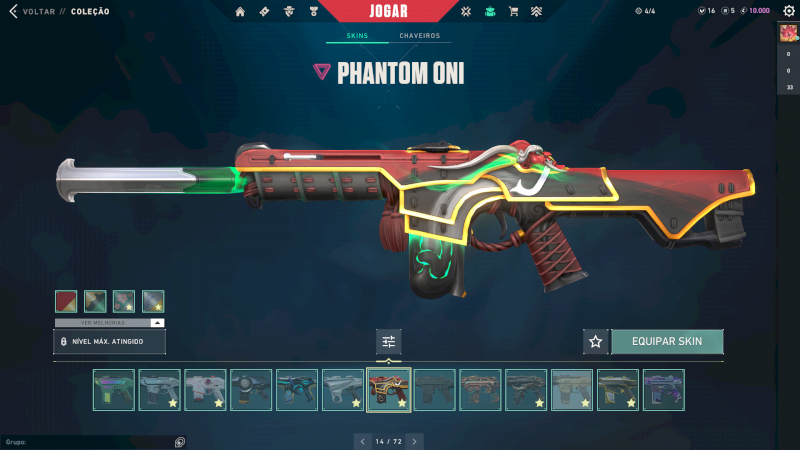Pick the black and cyan phantom thumbnail
The image size is (800, 450).
click(x=297, y=390)
